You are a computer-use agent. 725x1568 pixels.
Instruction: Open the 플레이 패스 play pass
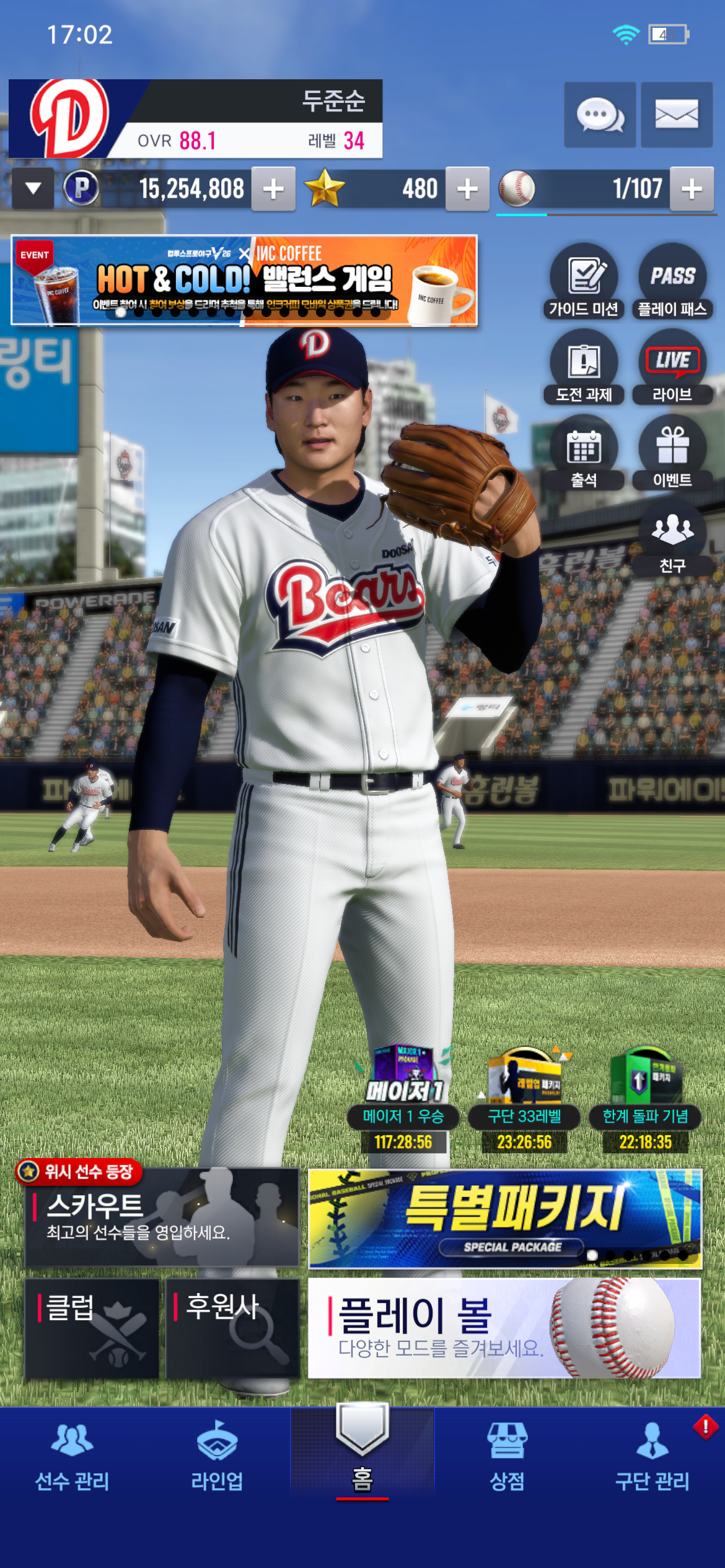672,282
